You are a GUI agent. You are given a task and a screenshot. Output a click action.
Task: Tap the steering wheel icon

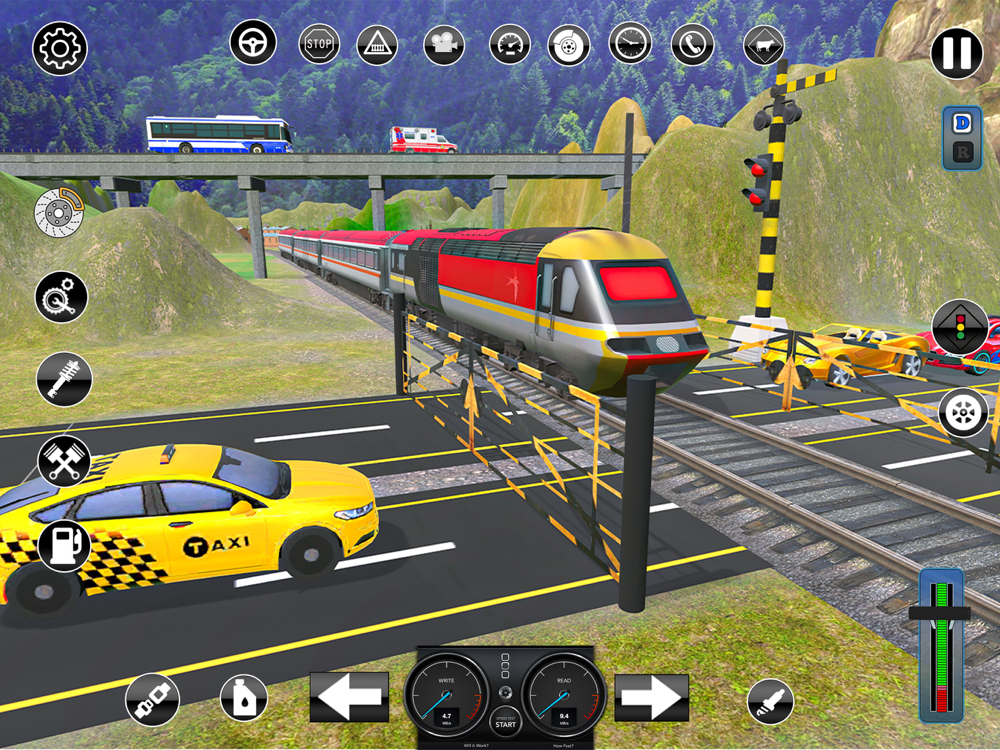tap(253, 43)
